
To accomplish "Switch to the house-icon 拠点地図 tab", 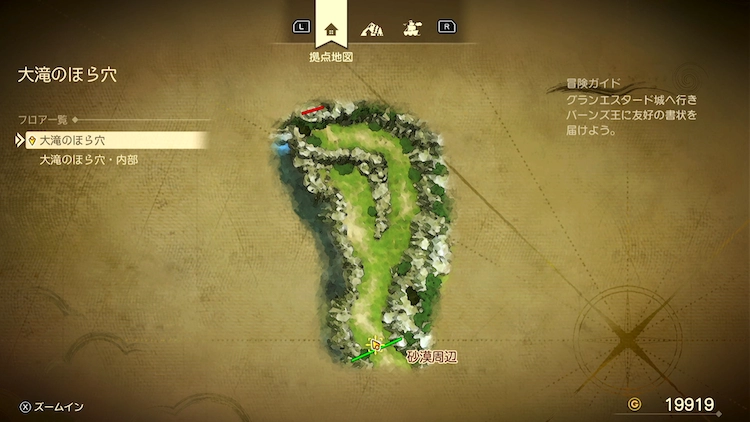I will click(331, 29).
